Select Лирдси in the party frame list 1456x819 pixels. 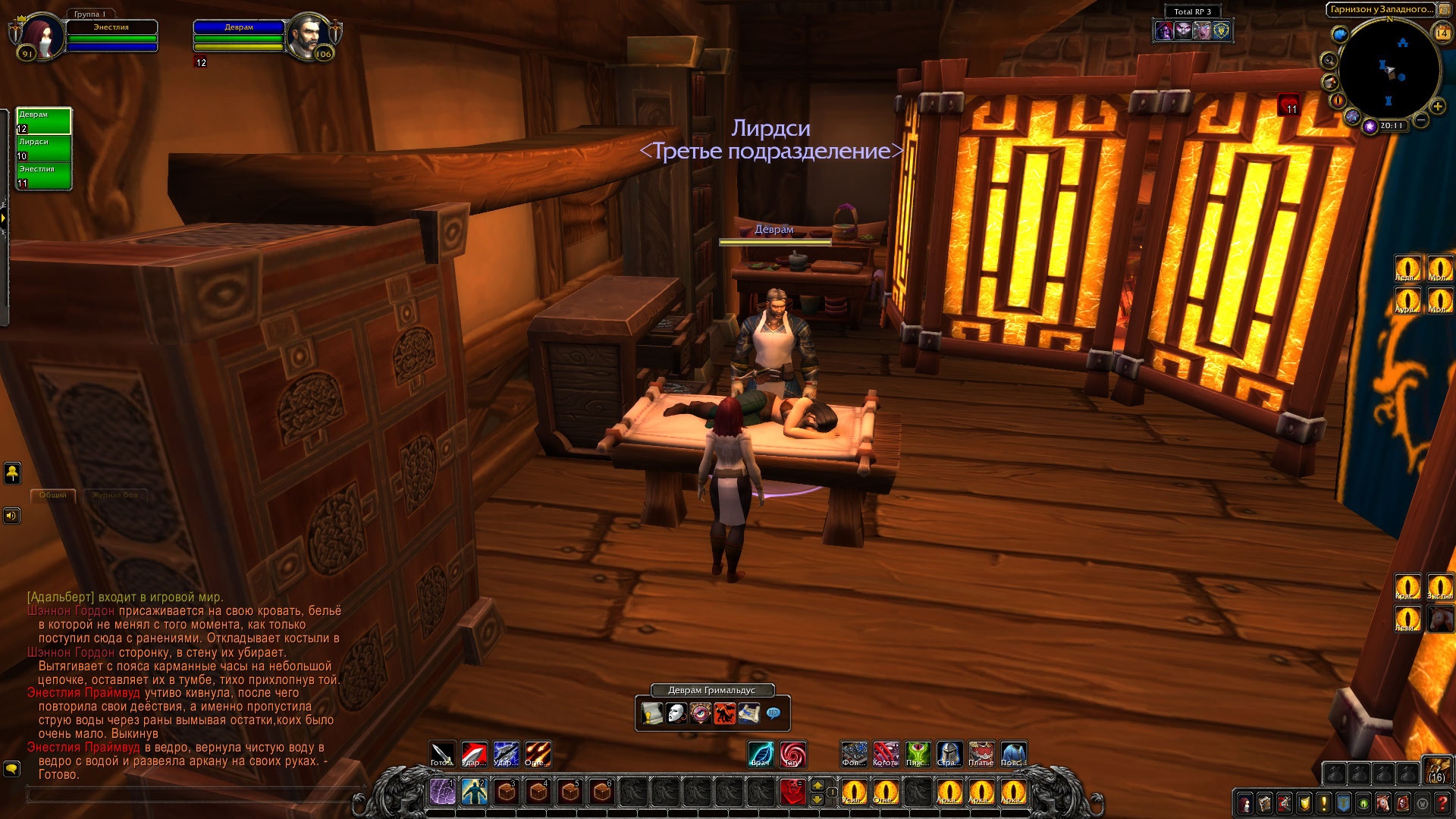[44, 149]
